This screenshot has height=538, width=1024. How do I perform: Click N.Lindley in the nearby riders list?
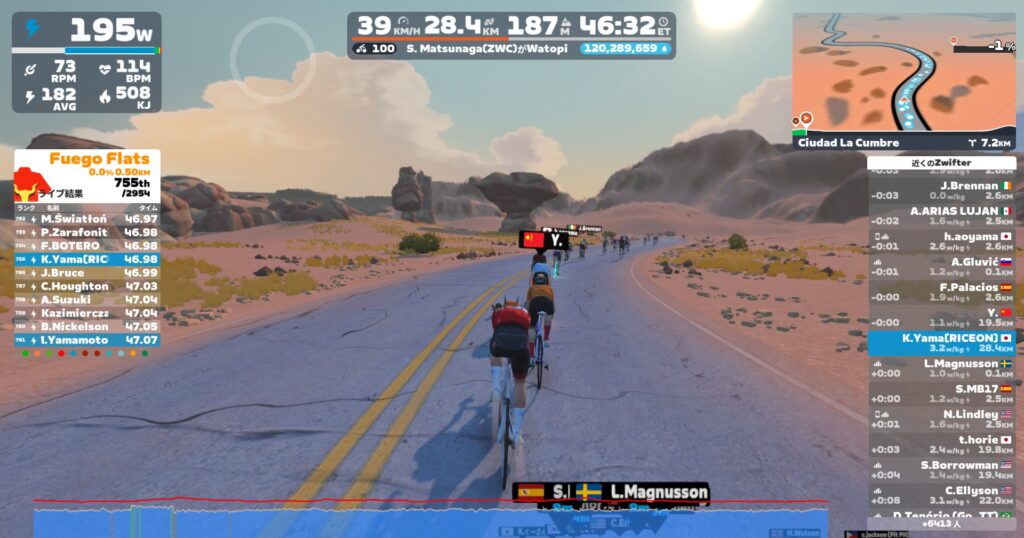click(x=941, y=419)
